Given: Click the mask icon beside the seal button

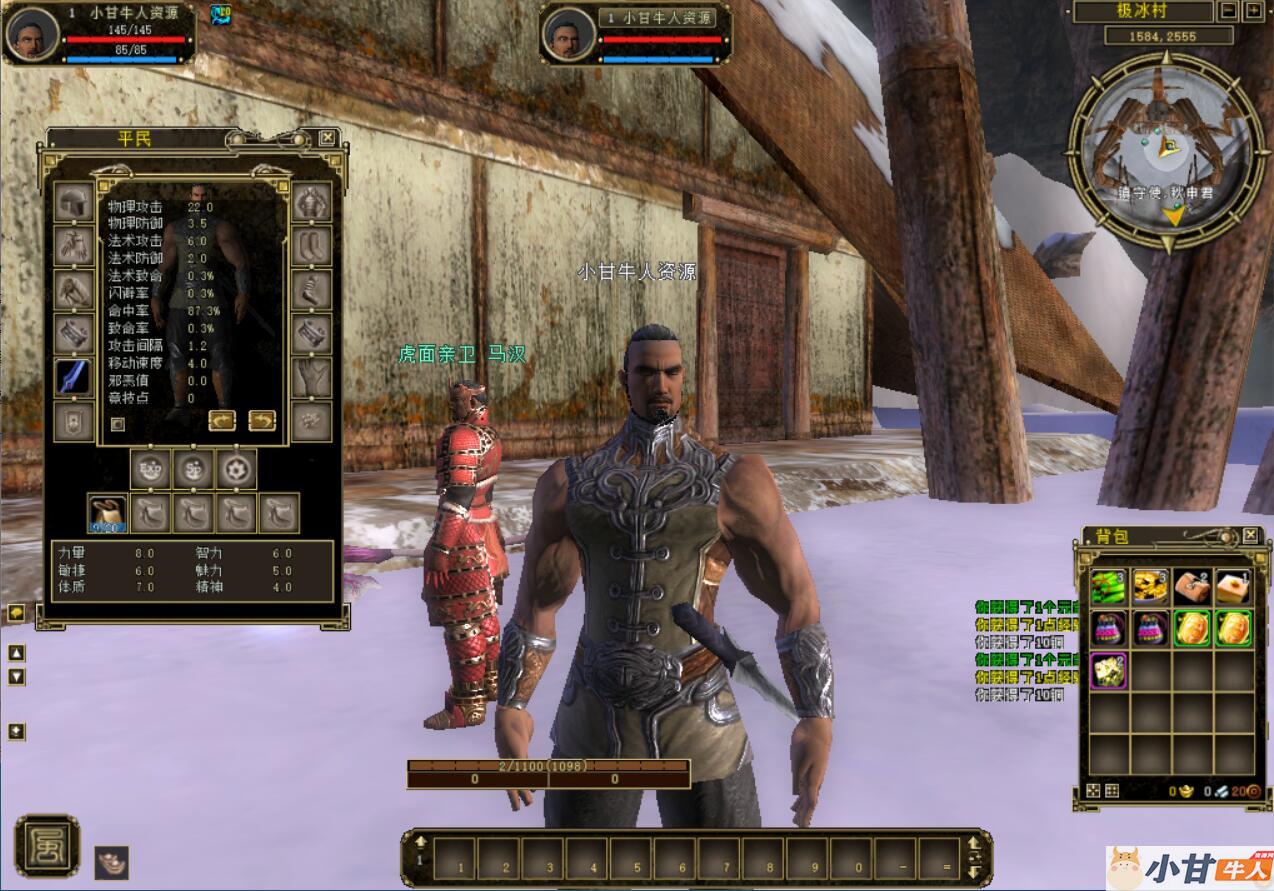Looking at the screenshot, I should pos(112,862).
